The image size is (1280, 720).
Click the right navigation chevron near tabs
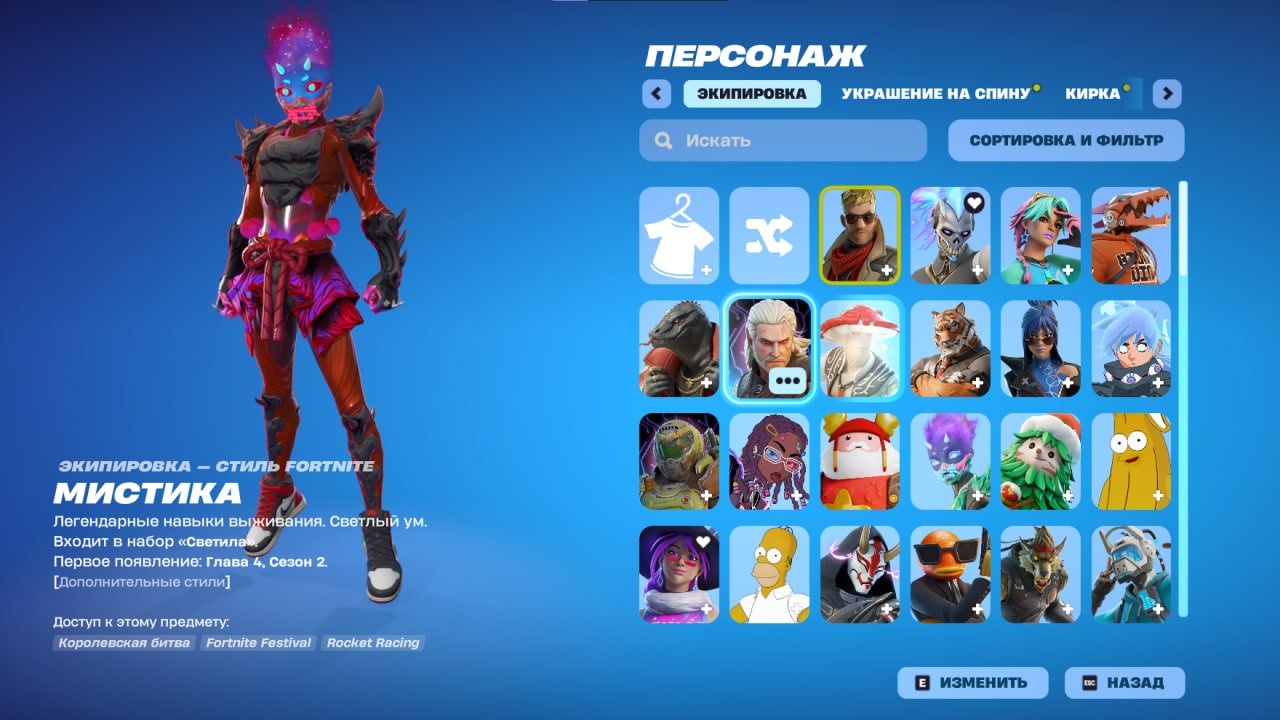[x=1166, y=93]
